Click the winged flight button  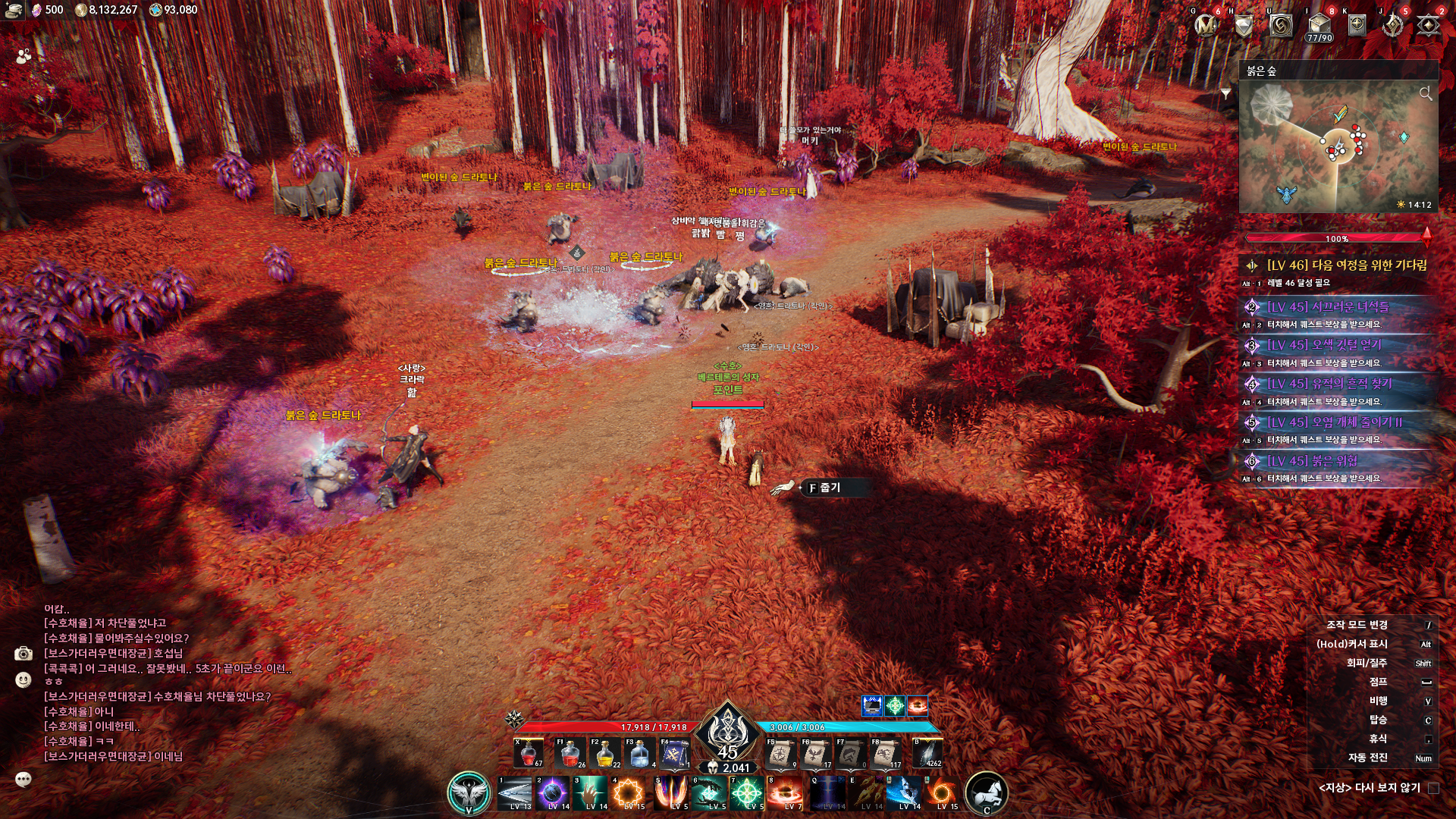pos(469,793)
